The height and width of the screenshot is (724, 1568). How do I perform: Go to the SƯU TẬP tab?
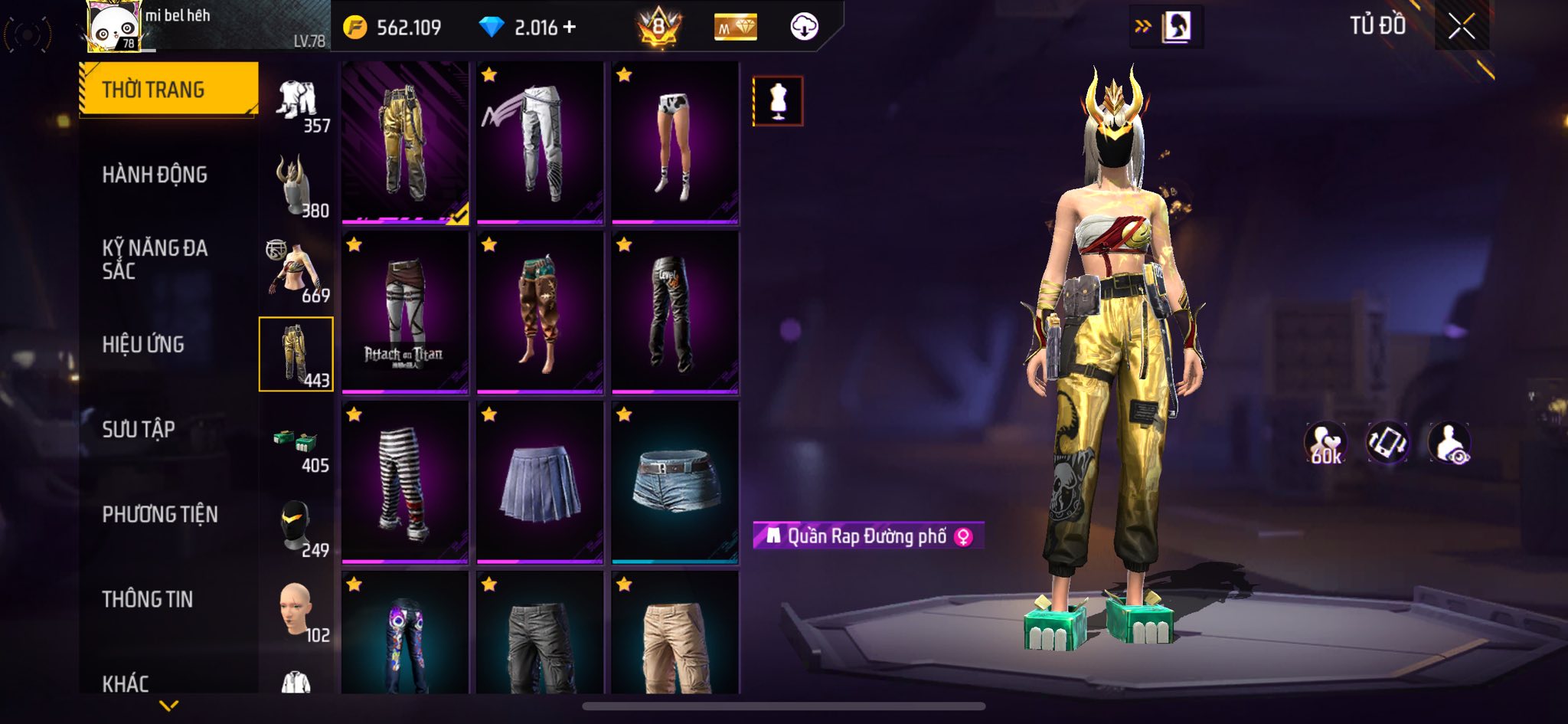(139, 429)
